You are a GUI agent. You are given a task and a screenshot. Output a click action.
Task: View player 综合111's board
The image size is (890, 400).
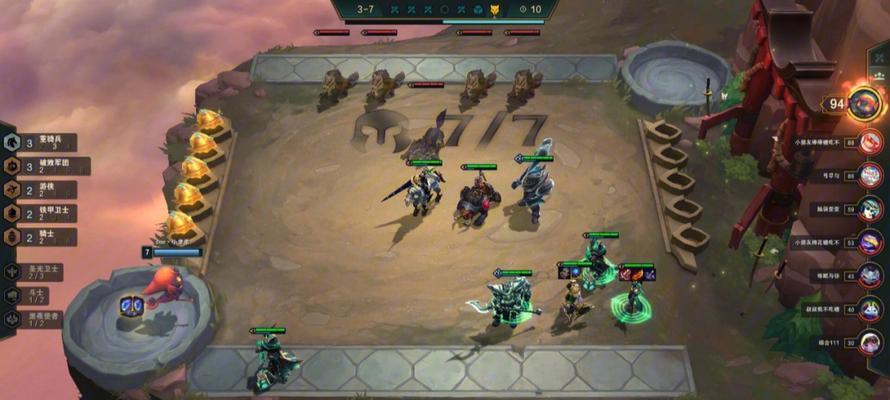click(x=871, y=343)
